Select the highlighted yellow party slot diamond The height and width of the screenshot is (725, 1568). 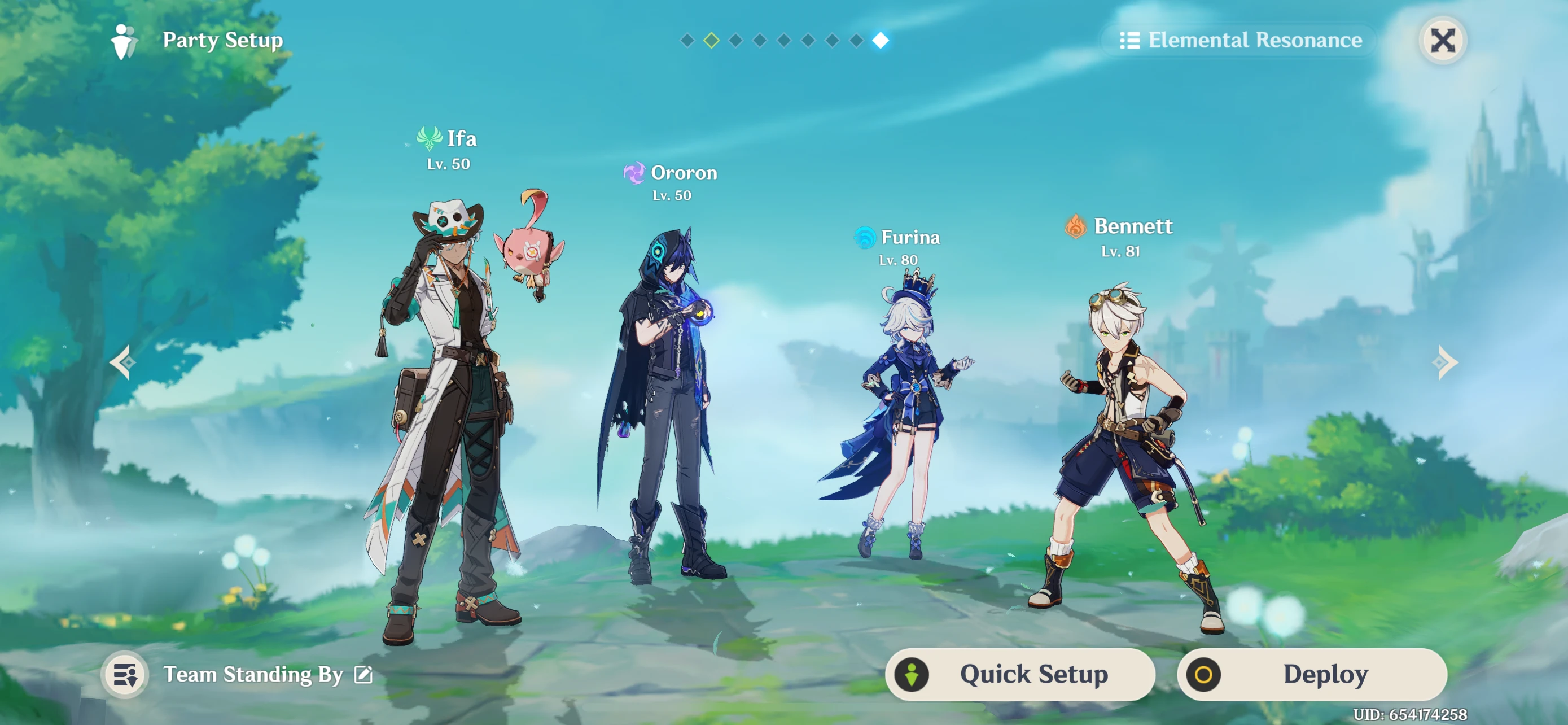click(x=712, y=40)
